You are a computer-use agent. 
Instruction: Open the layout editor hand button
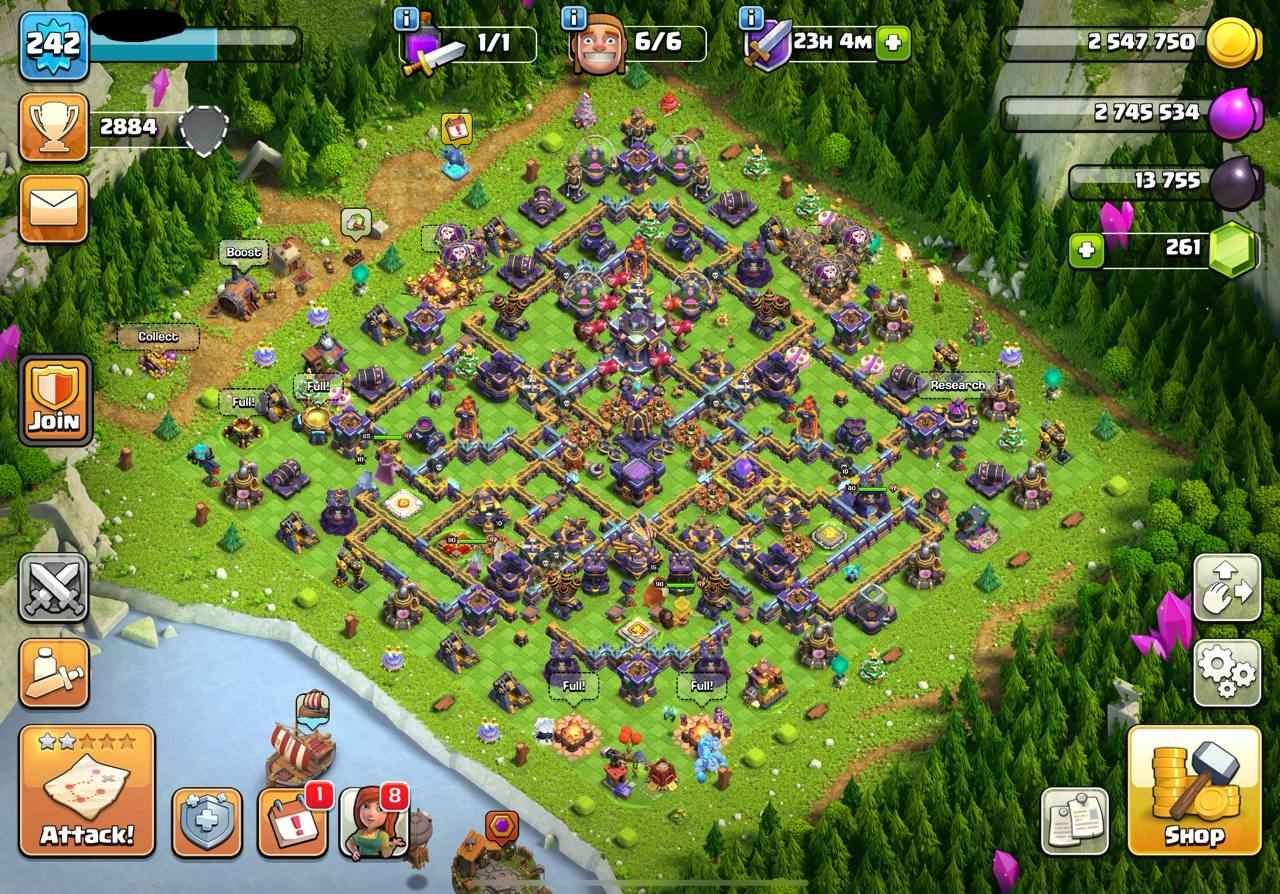tap(1227, 588)
